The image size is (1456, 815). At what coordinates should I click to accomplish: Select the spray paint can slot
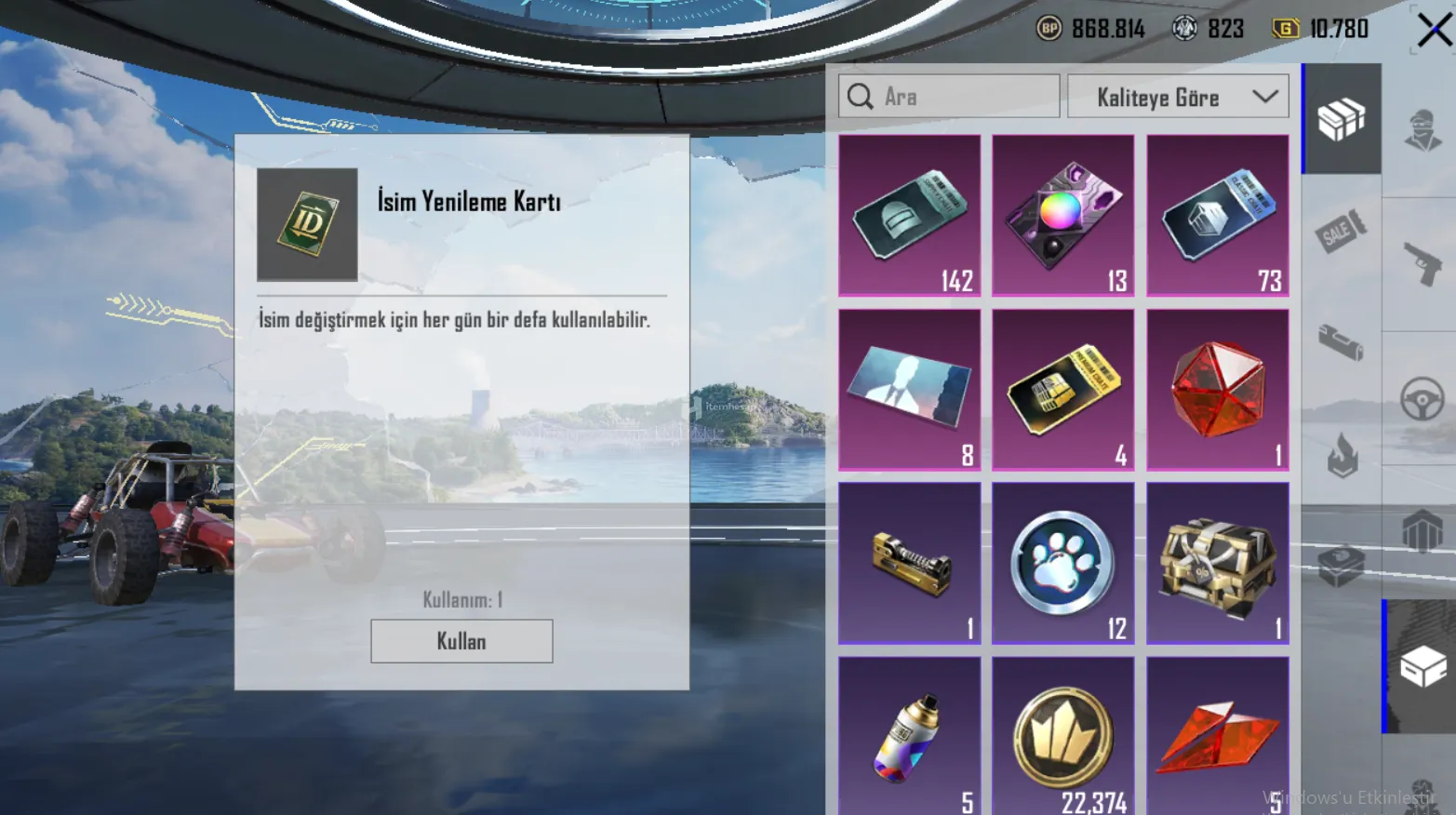pyautogui.click(x=909, y=735)
